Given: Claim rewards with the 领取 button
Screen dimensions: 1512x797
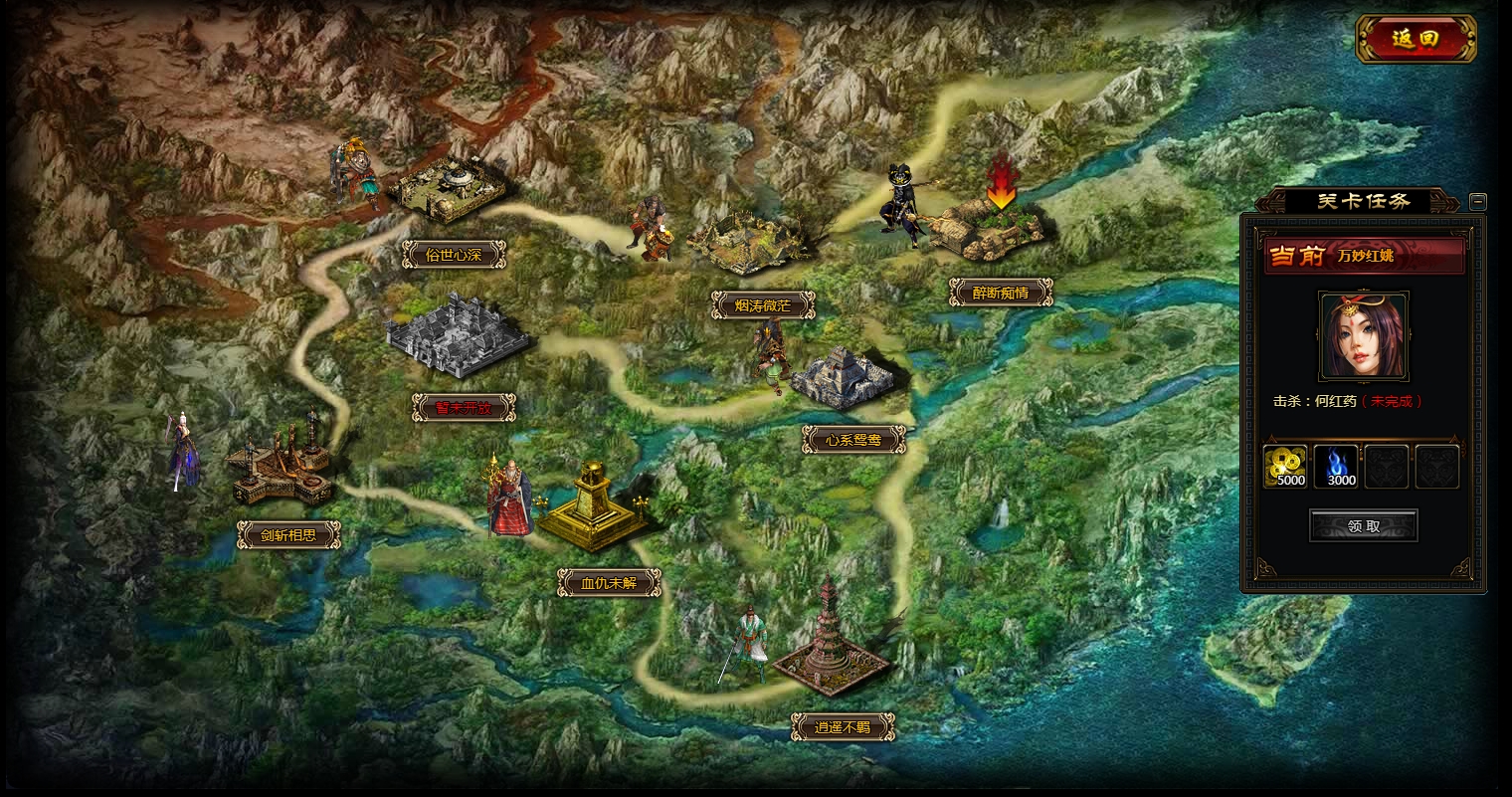Looking at the screenshot, I should point(1363,526).
